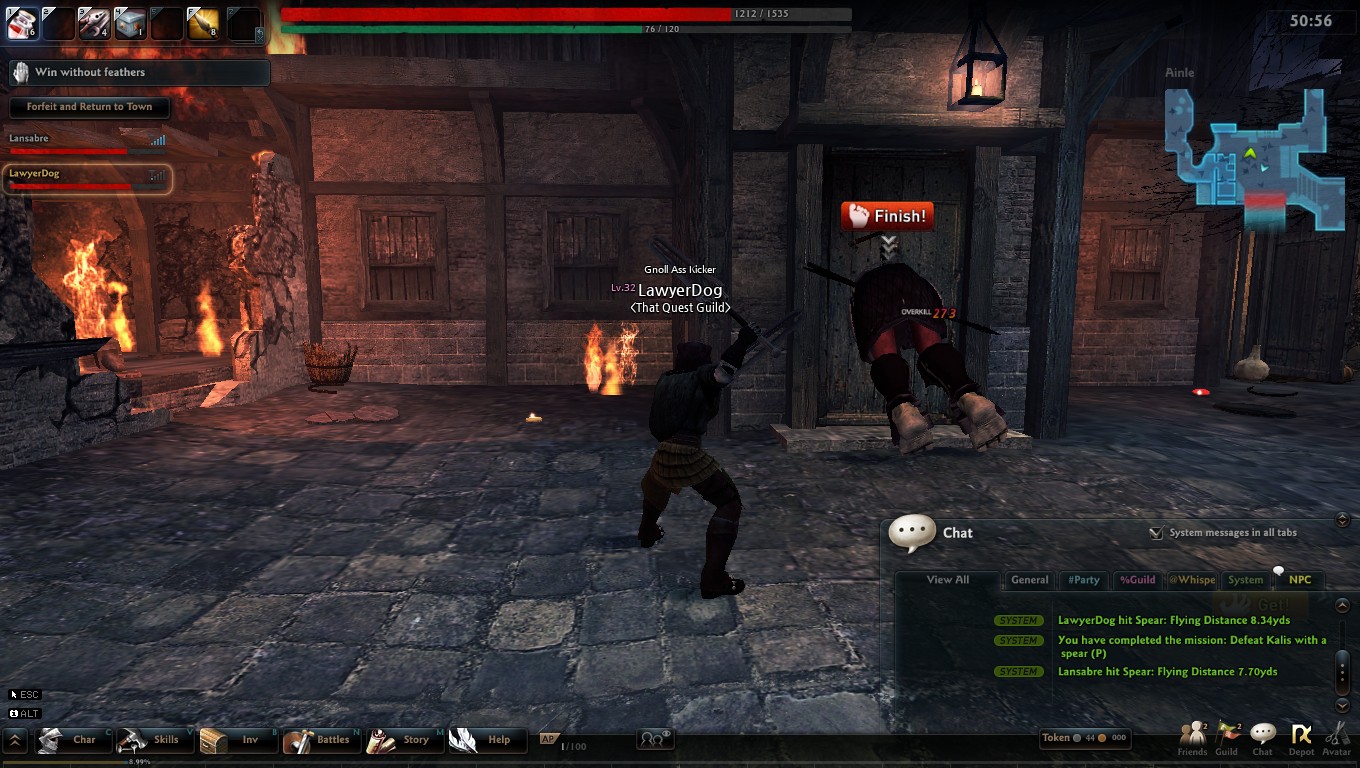1360x768 pixels.
Task: Switch to the #Party chat tab
Action: [x=1084, y=580]
